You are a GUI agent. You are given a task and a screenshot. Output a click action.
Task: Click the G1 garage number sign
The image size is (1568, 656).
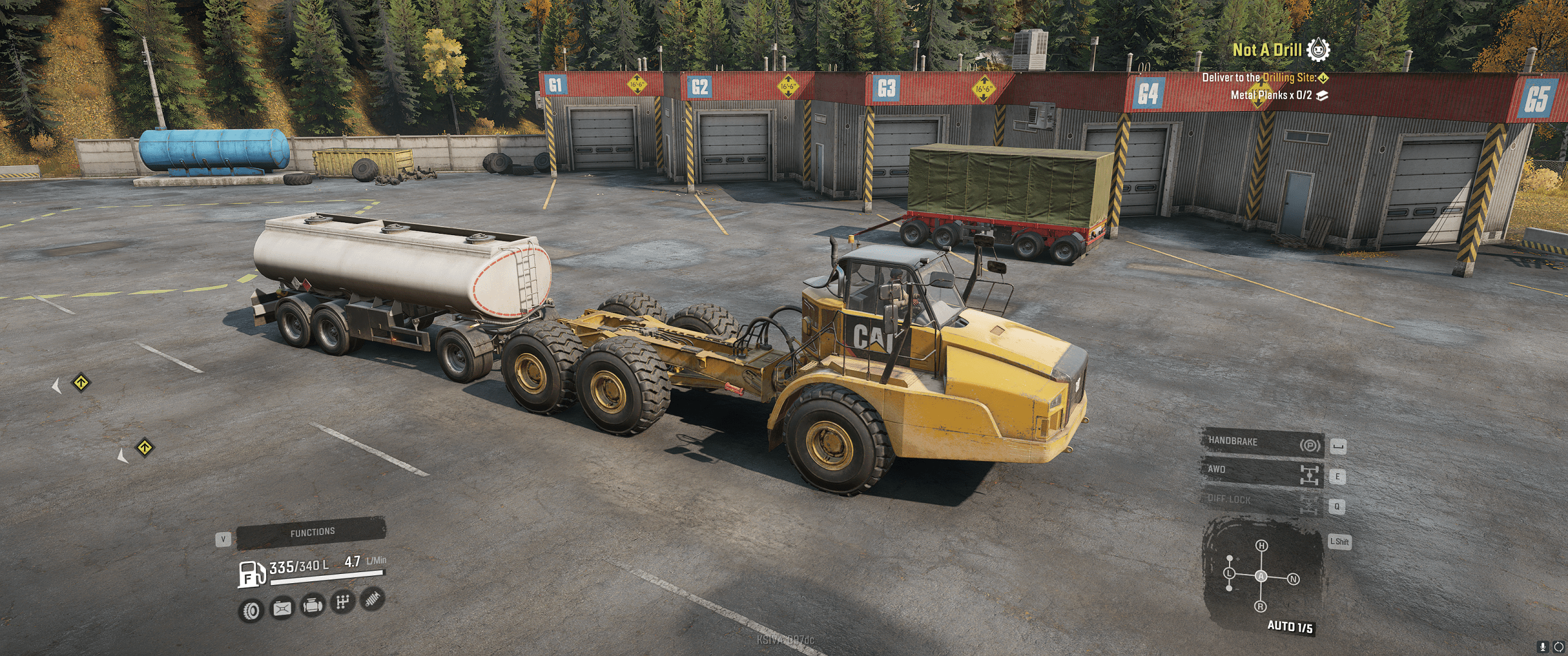point(556,86)
